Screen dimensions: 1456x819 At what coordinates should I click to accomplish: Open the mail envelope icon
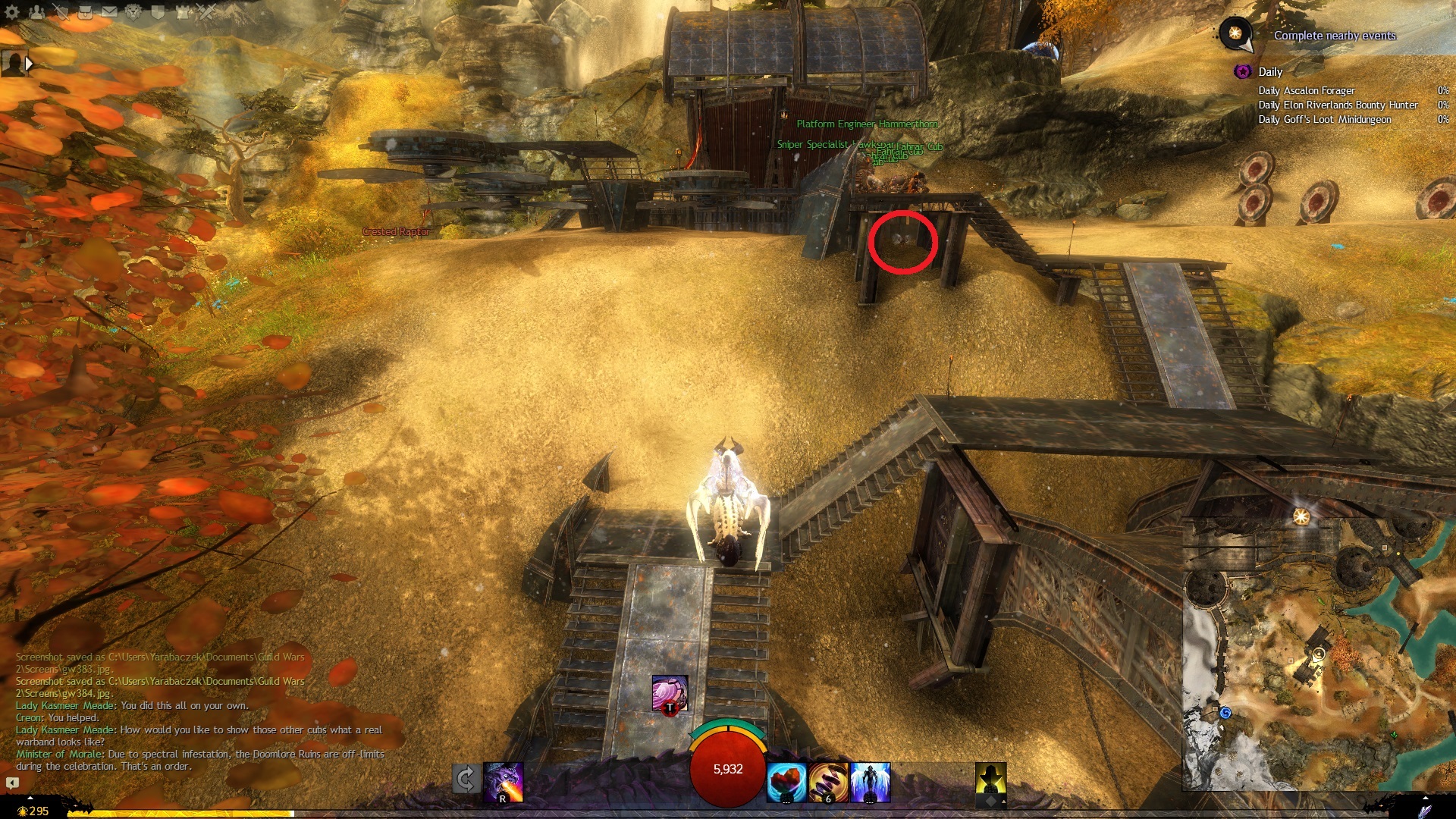[109, 11]
